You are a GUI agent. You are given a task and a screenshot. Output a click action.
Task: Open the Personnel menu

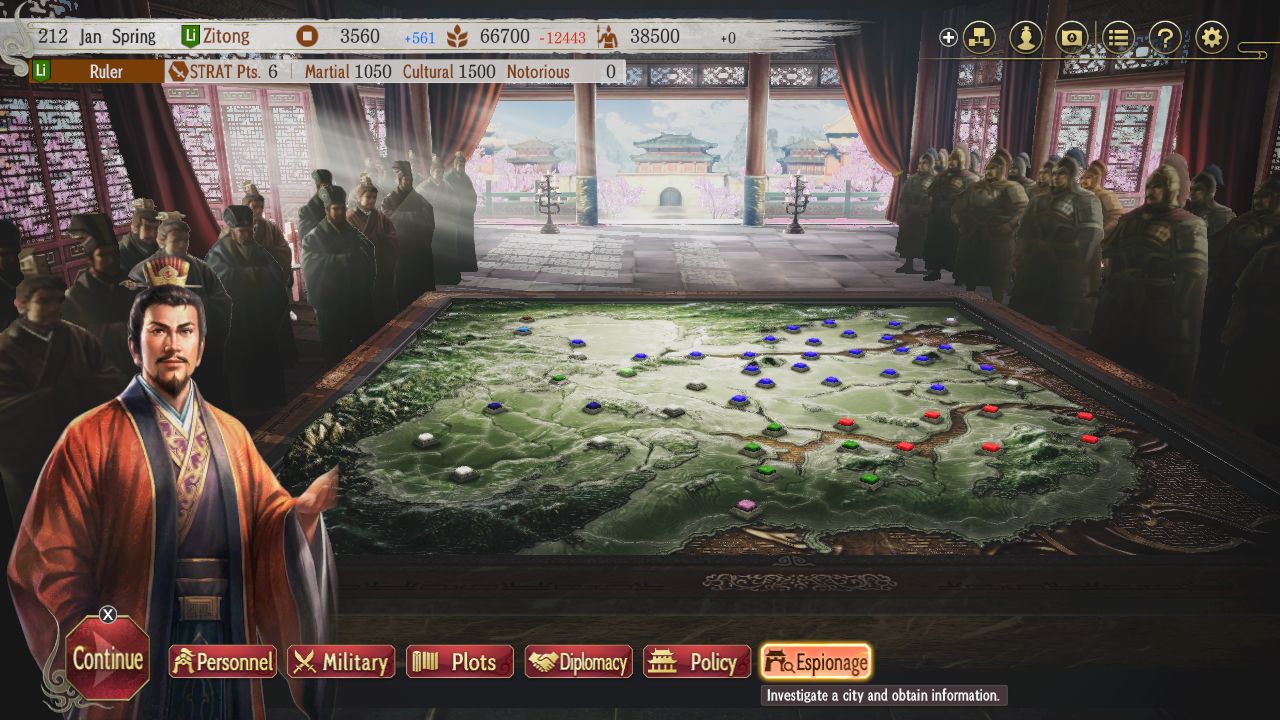[222, 662]
